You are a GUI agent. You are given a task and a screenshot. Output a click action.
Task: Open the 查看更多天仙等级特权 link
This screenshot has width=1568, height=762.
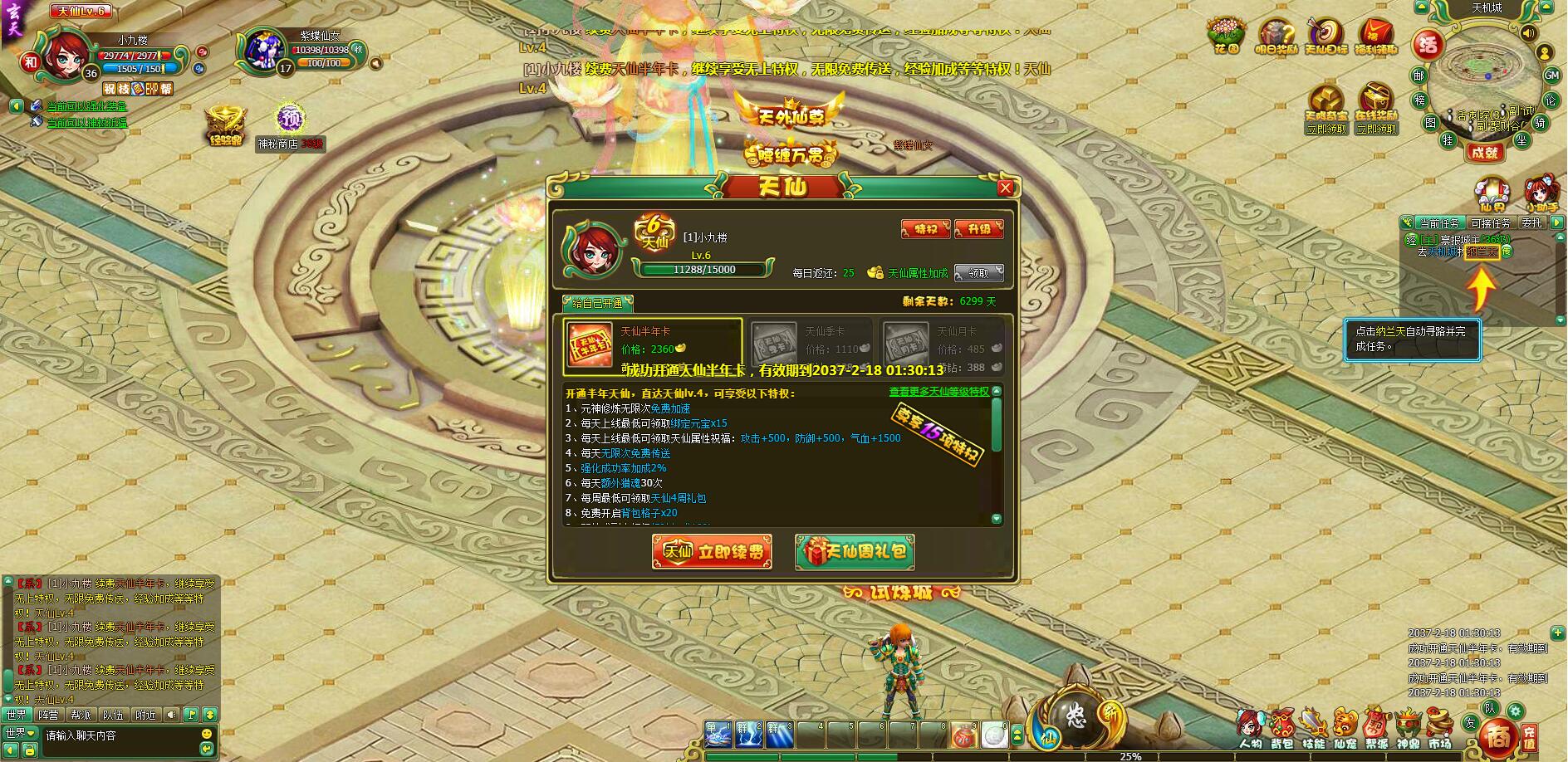pyautogui.click(x=938, y=392)
